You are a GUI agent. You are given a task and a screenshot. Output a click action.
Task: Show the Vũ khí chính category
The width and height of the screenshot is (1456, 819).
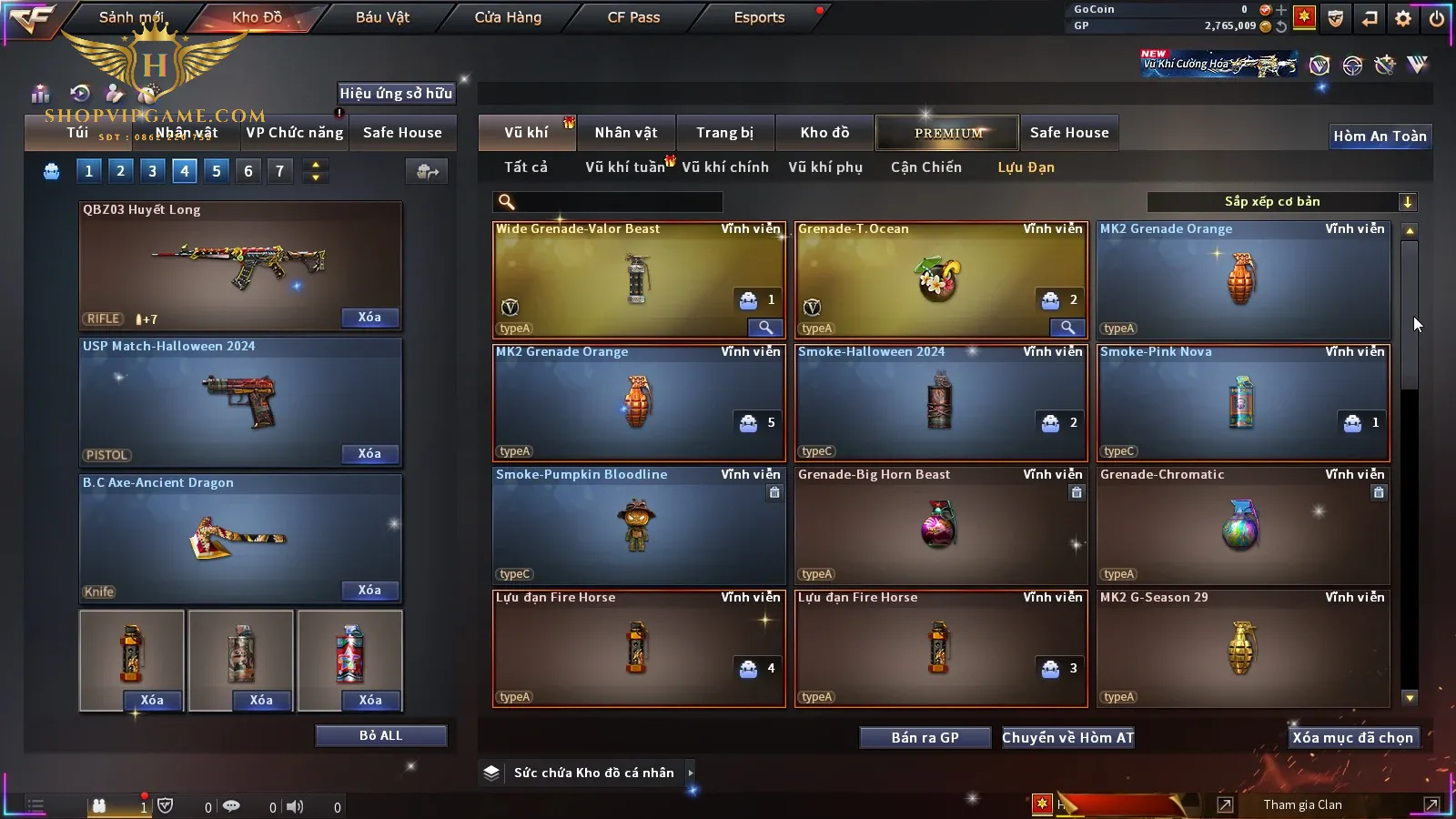click(725, 167)
